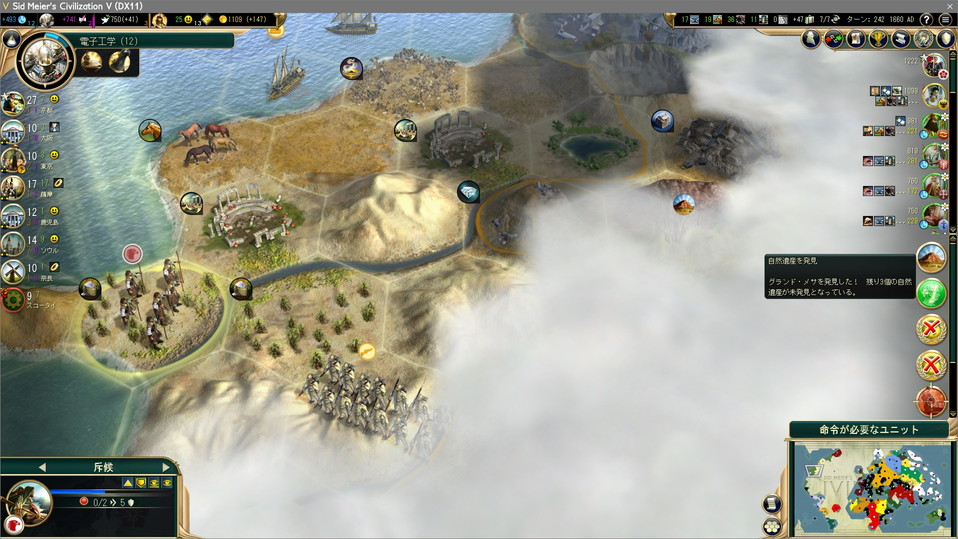This screenshot has height=539, width=958.
Task: Open the trophy victory progress screen
Action: coord(878,40)
